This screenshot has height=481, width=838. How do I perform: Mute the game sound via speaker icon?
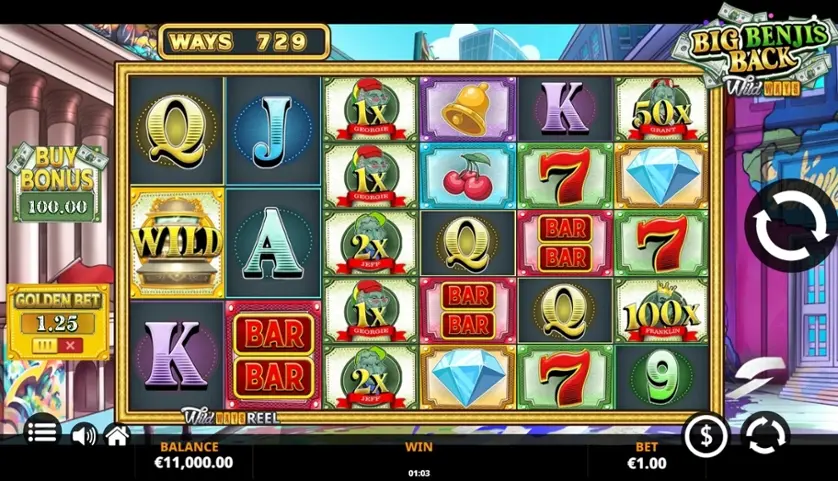(x=84, y=435)
